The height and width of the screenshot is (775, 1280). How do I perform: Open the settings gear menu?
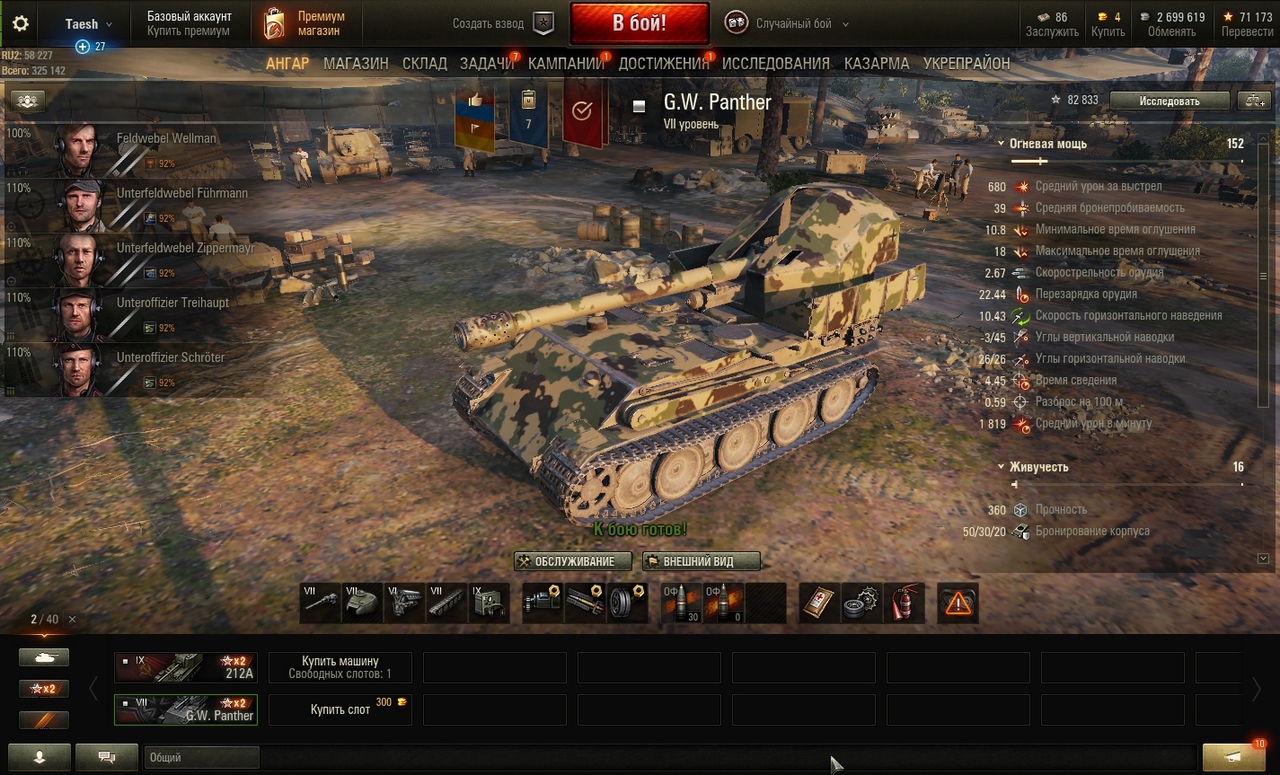(x=20, y=24)
